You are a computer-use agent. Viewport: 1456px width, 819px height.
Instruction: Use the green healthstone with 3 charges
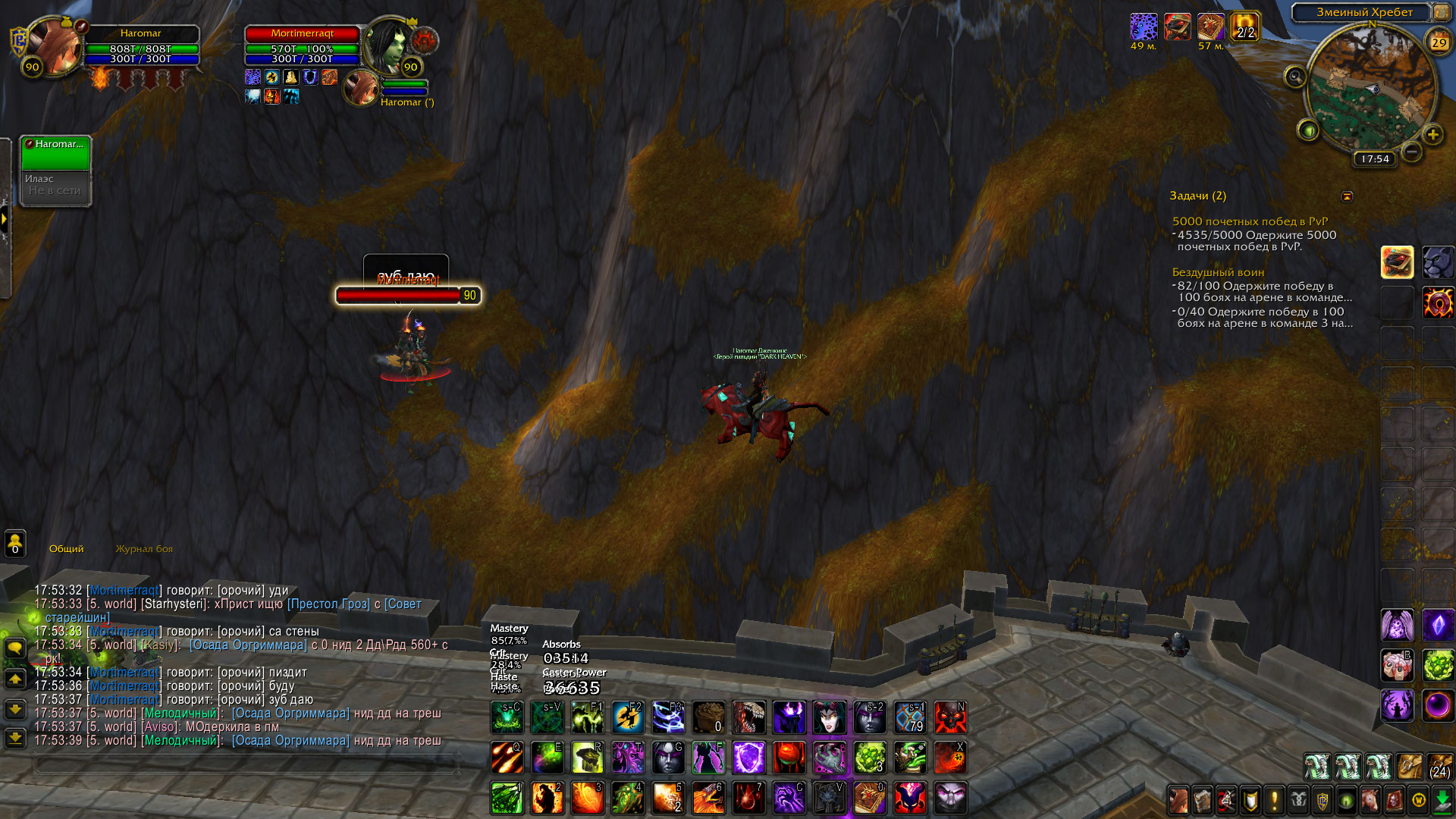tap(870, 758)
